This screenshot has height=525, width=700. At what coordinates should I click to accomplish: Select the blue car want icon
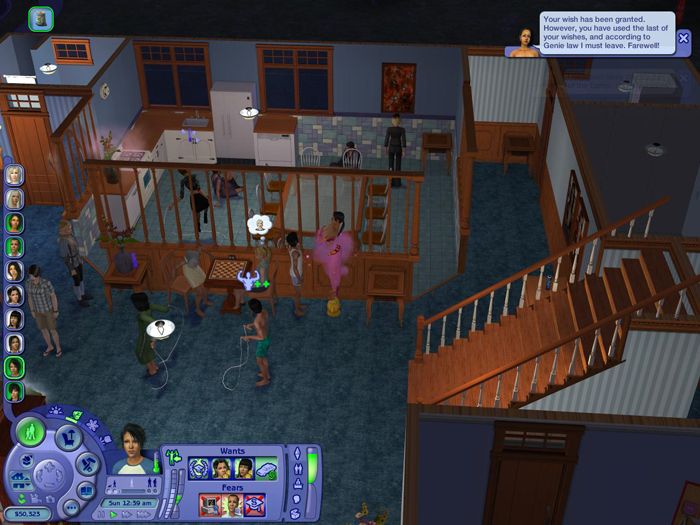click(x=267, y=470)
